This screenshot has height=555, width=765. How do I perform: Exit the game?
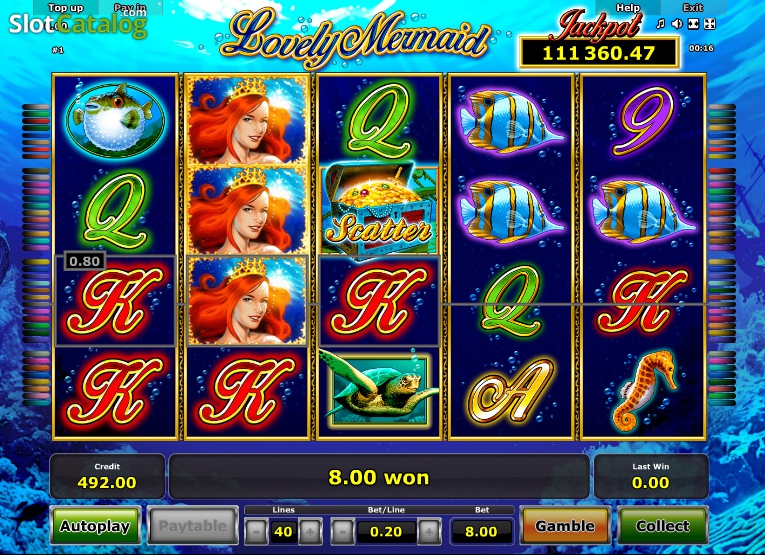click(x=692, y=8)
